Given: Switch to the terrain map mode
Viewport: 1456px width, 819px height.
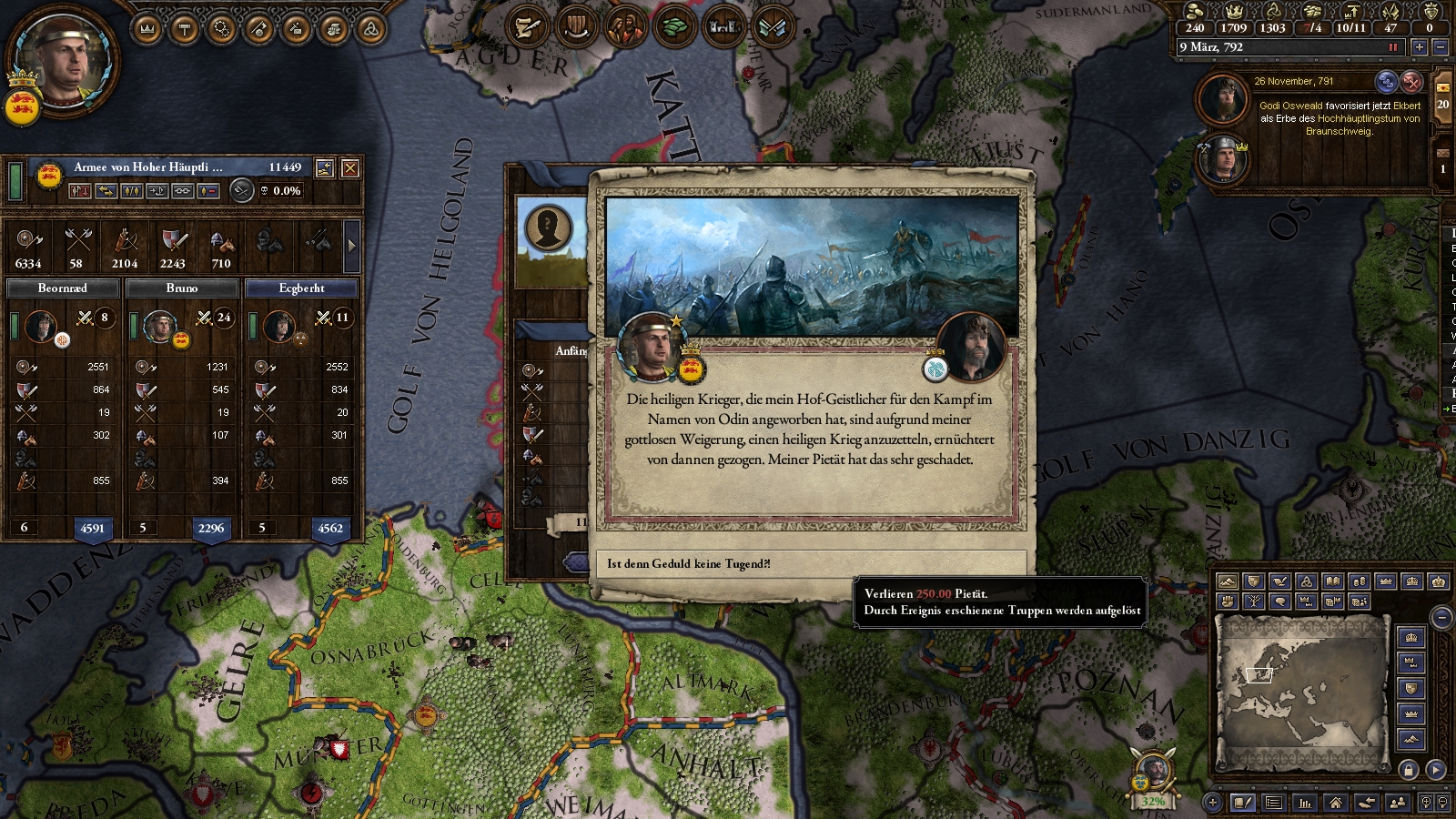Looking at the screenshot, I should tap(1227, 581).
